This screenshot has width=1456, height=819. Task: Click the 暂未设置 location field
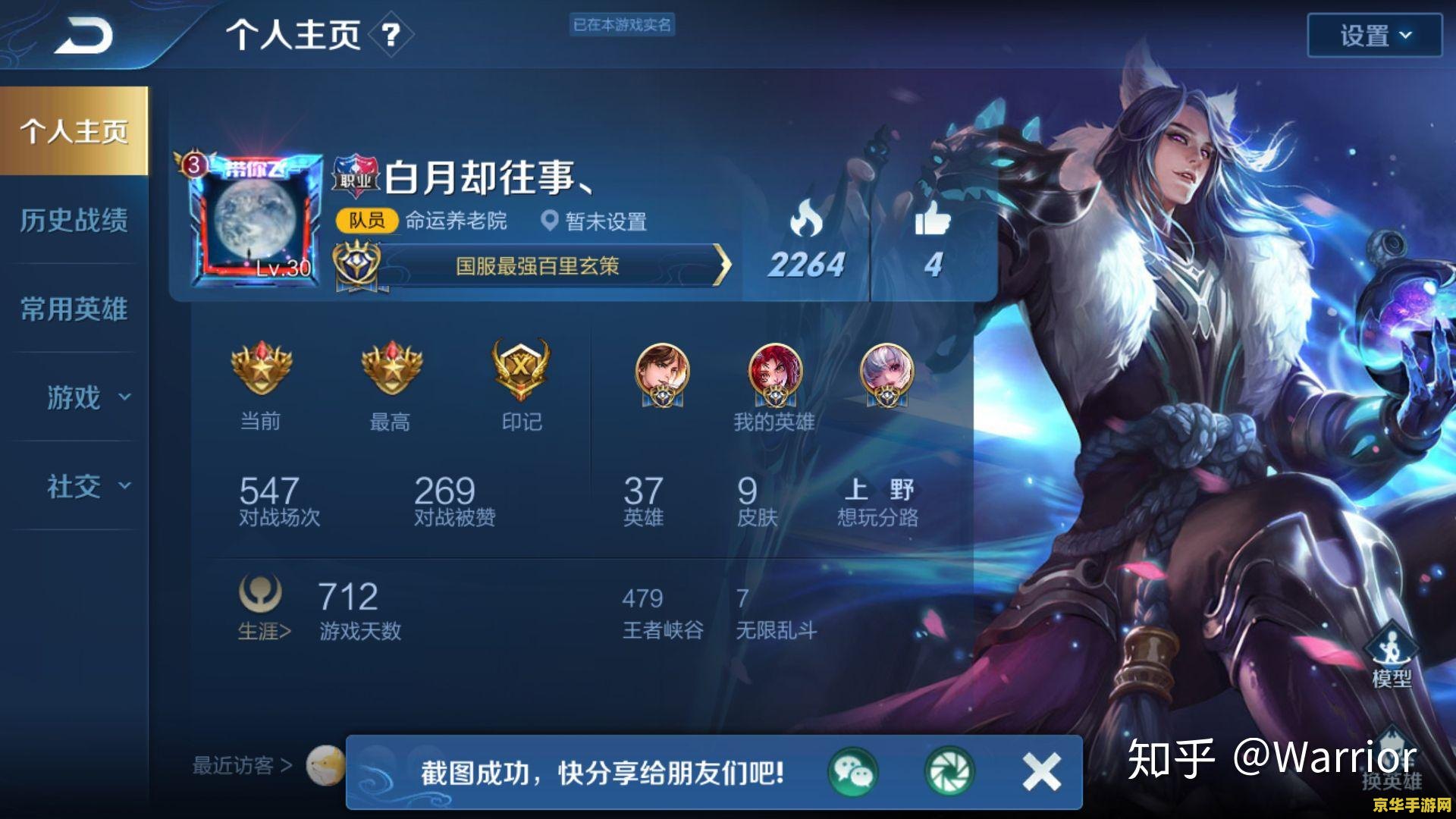click(x=607, y=222)
